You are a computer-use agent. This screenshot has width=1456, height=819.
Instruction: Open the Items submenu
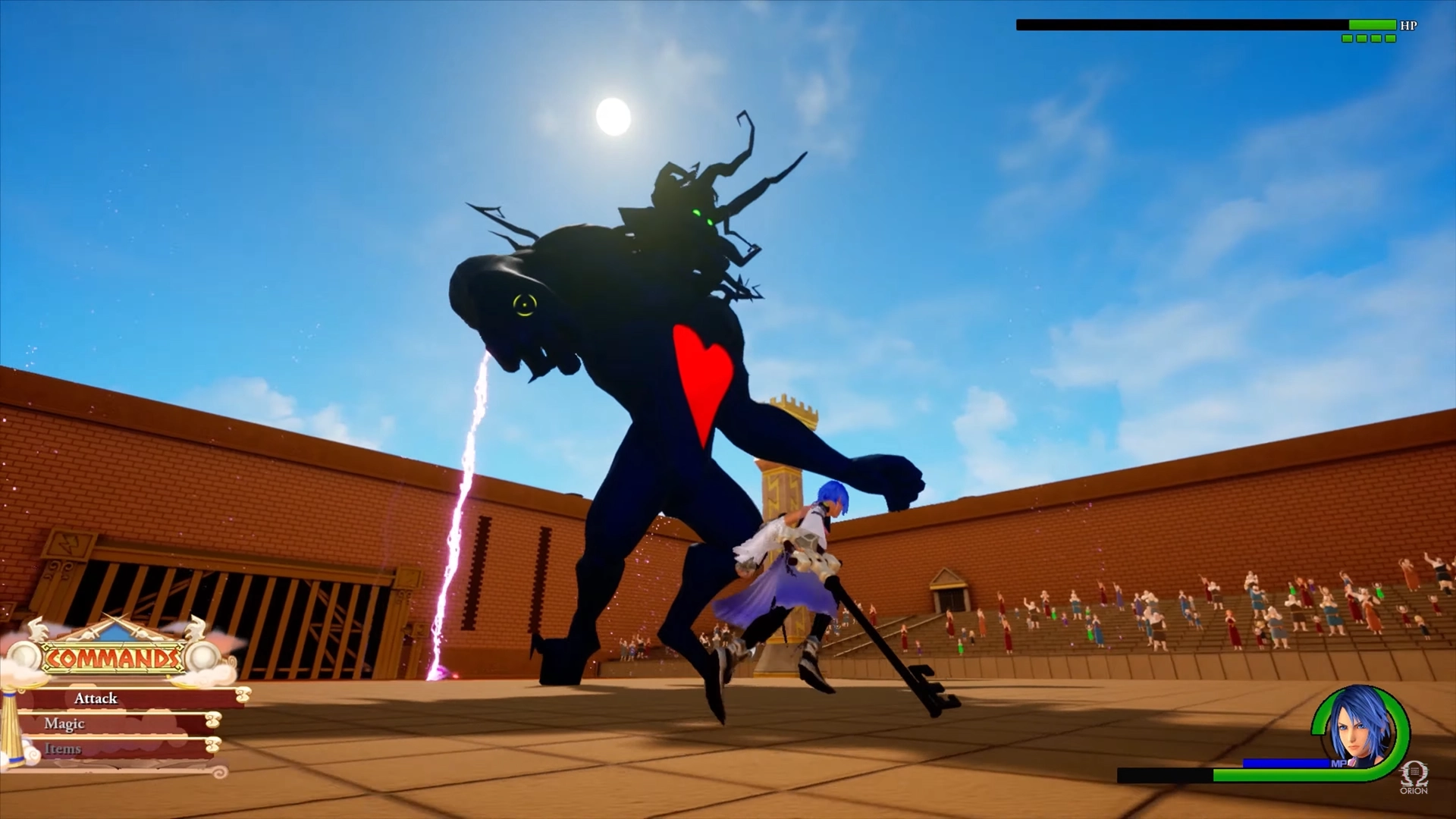click(x=64, y=748)
